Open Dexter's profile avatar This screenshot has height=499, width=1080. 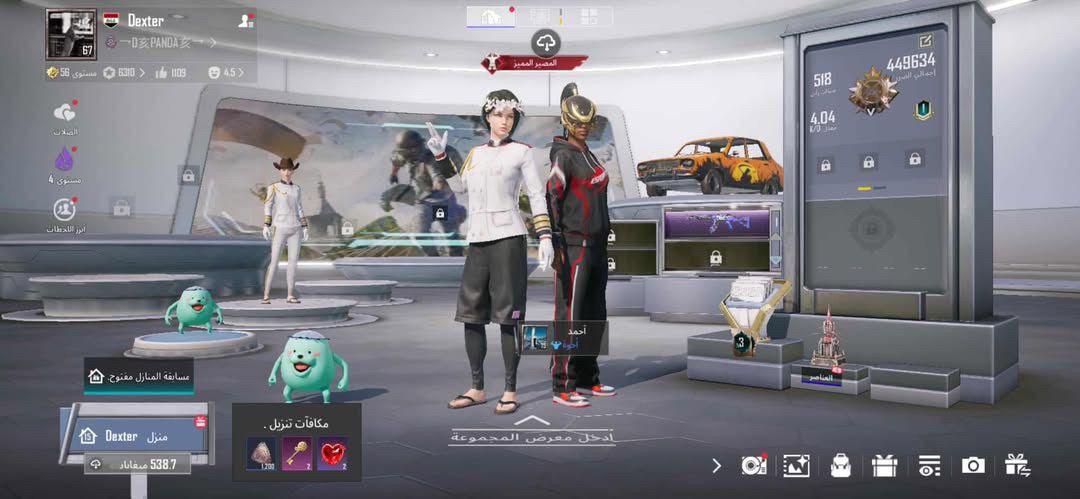(70, 34)
